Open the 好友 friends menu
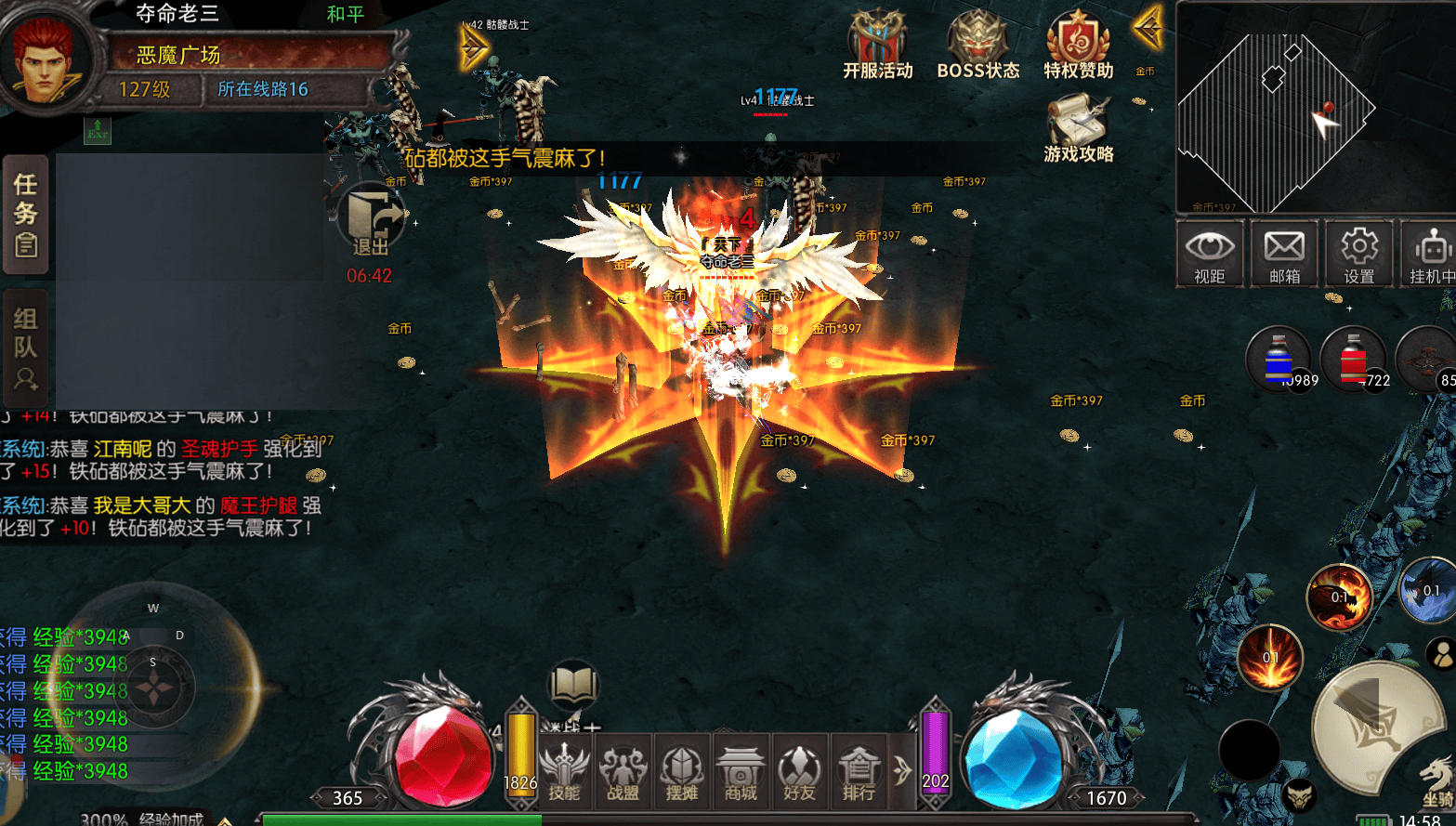This screenshot has height=826, width=1456. tap(799, 772)
